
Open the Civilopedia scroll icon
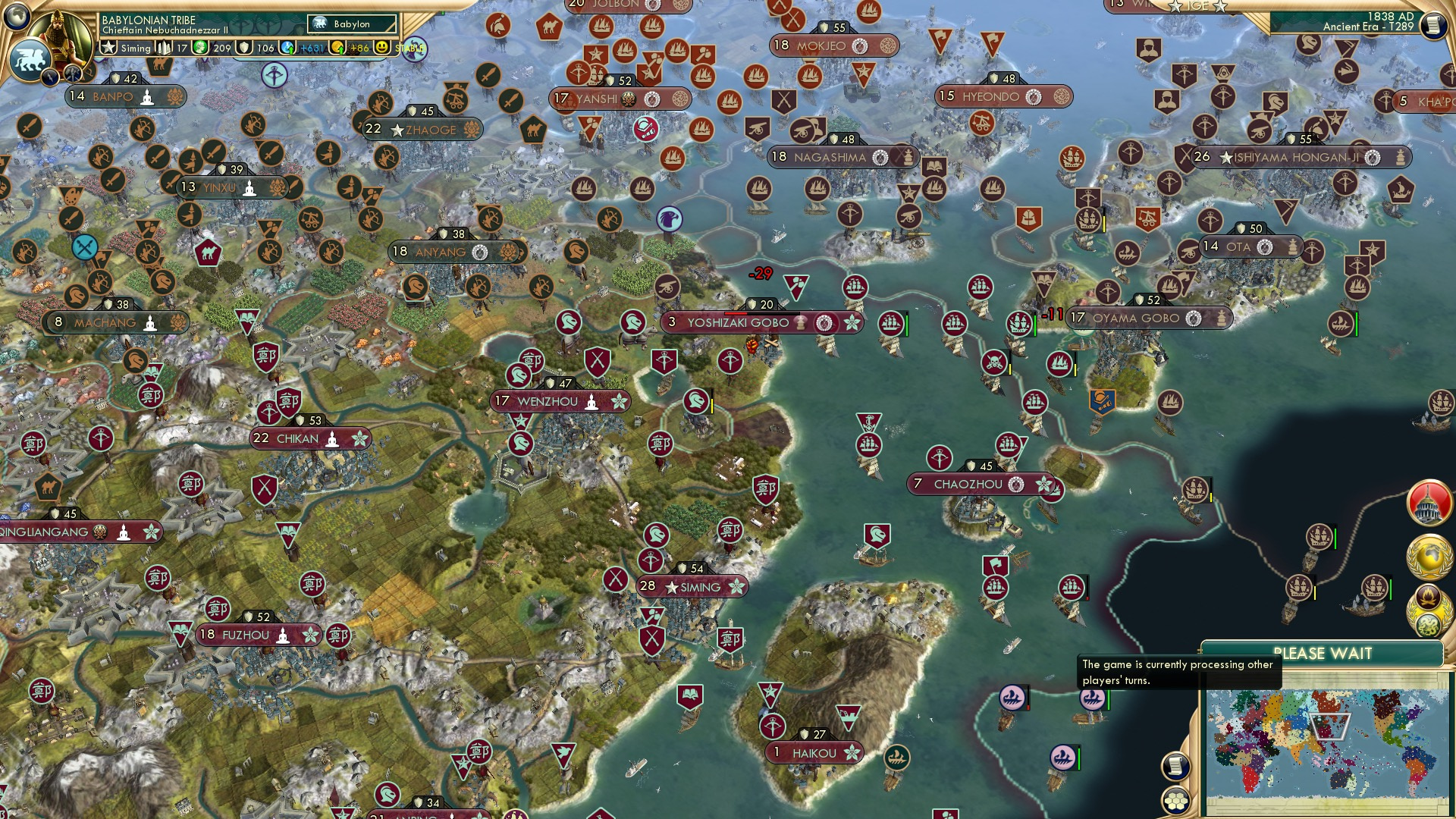[x=1433, y=27]
